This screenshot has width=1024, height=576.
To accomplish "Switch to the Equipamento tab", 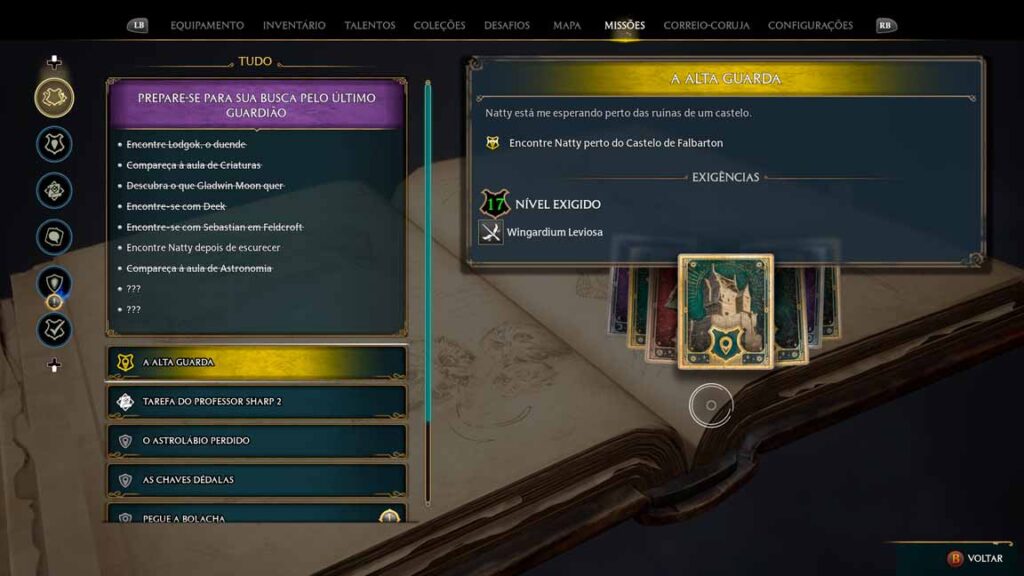I will [207, 25].
